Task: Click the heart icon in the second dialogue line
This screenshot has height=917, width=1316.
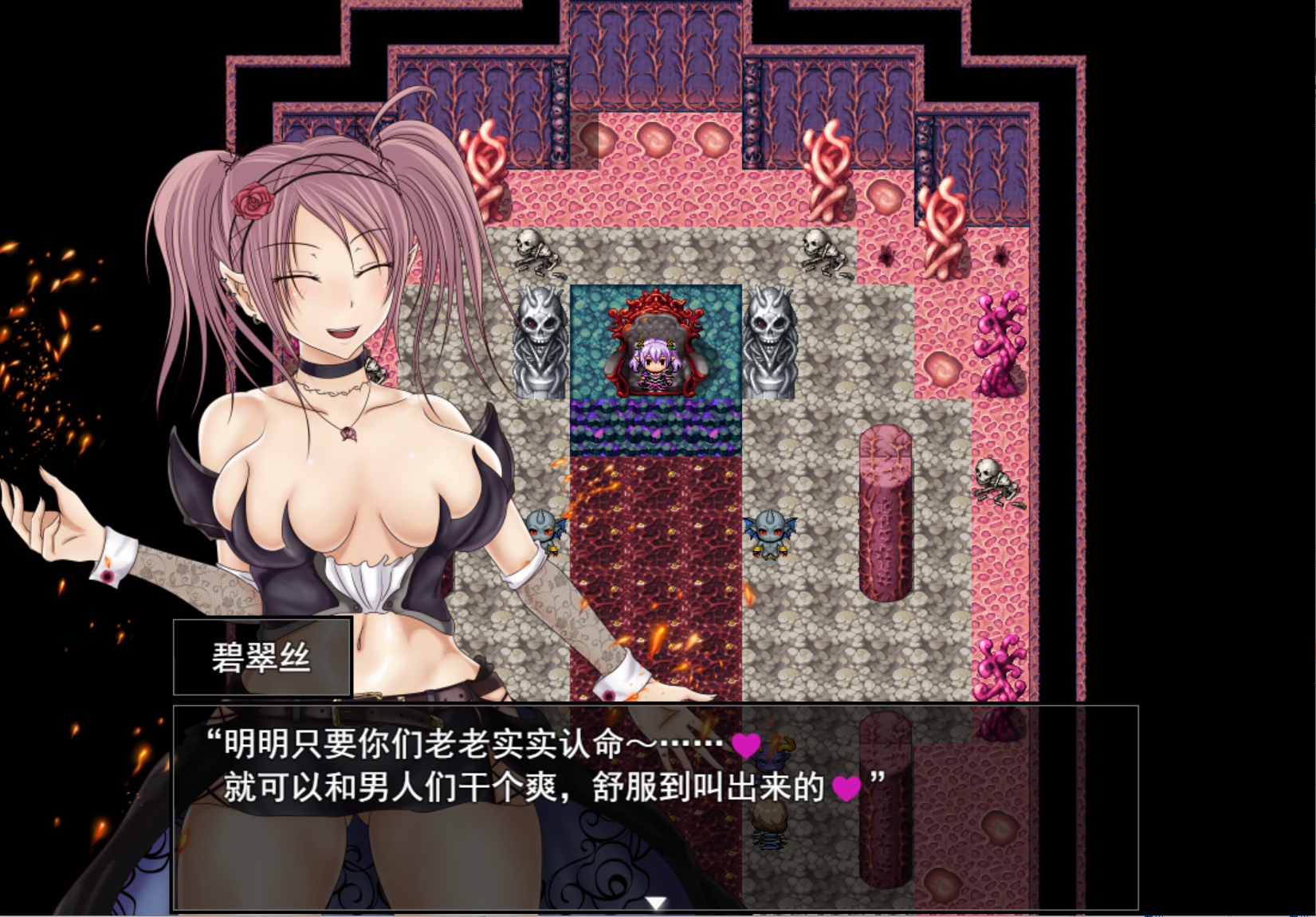Action: (x=848, y=789)
